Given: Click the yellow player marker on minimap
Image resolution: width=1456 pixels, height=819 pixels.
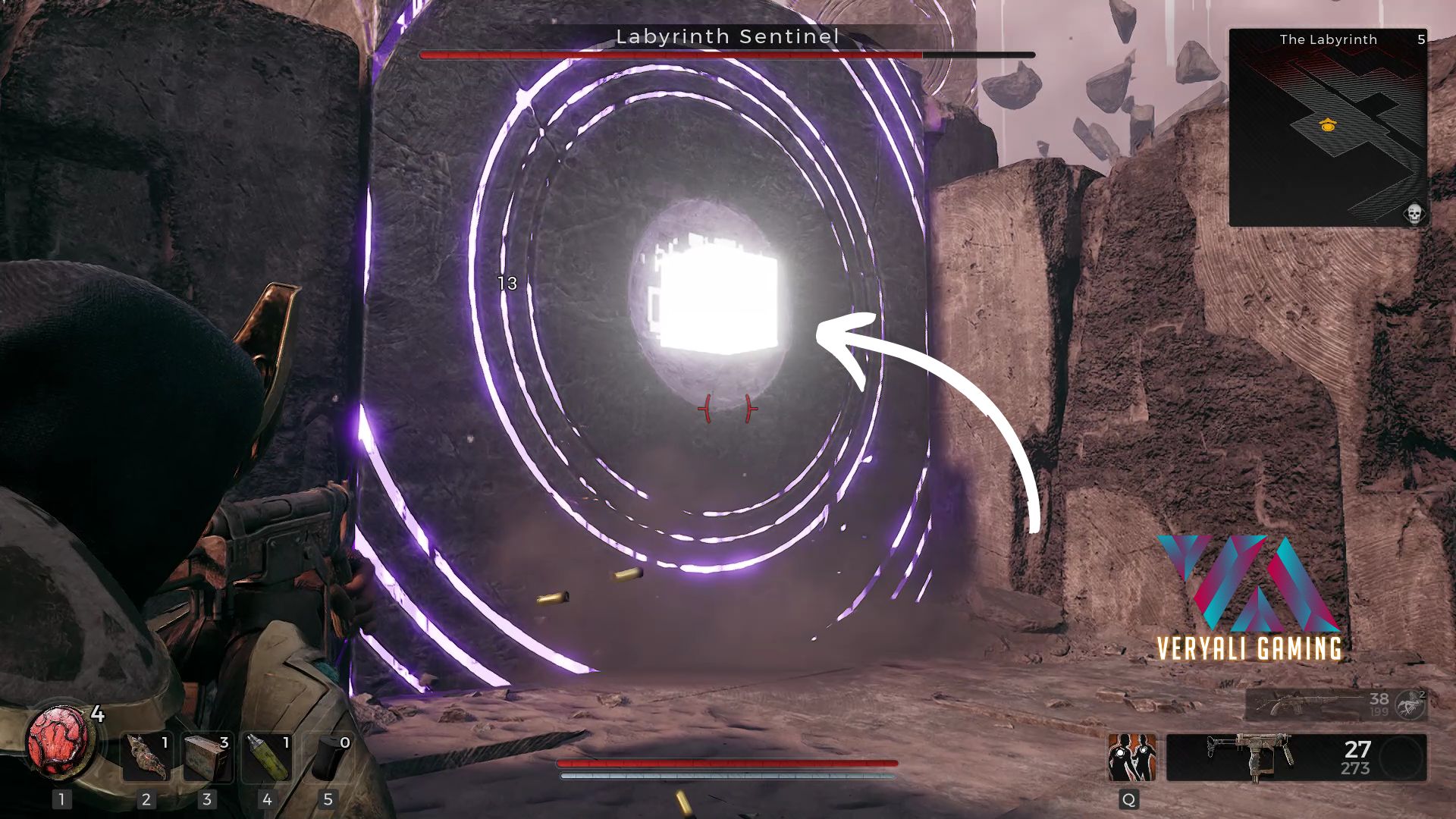Looking at the screenshot, I should tap(1327, 124).
